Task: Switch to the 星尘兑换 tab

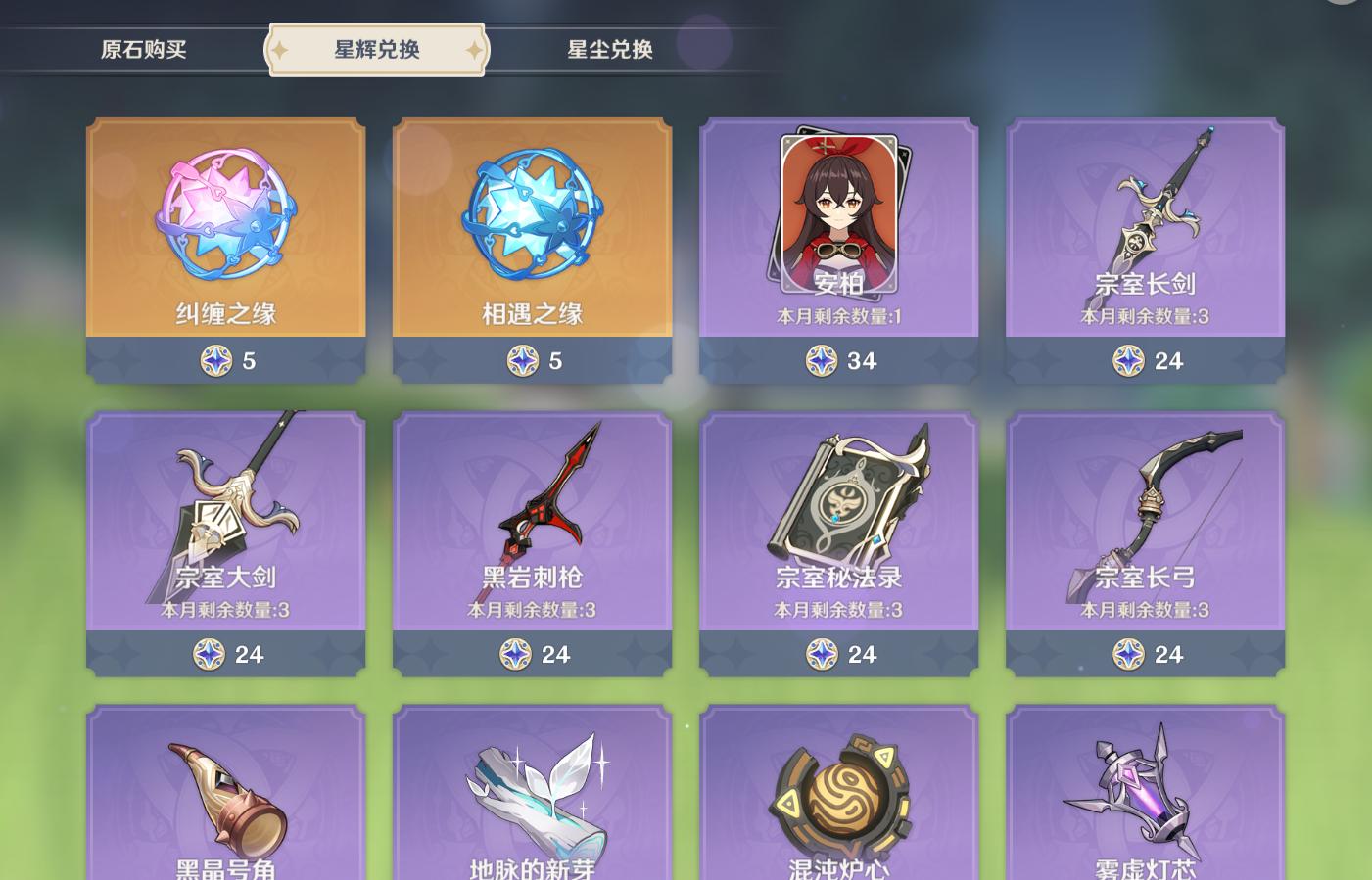Action: (609, 49)
